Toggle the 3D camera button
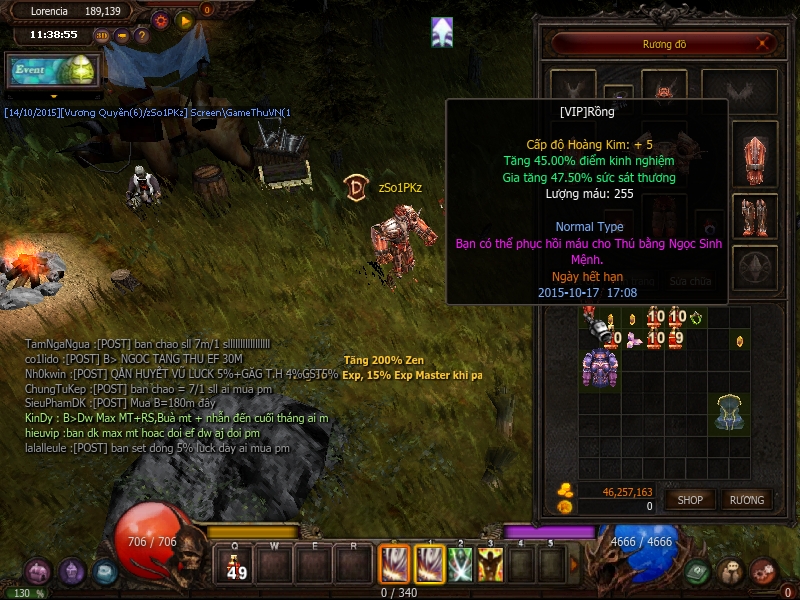Viewport: 800px width, 600px height. [x=102, y=35]
